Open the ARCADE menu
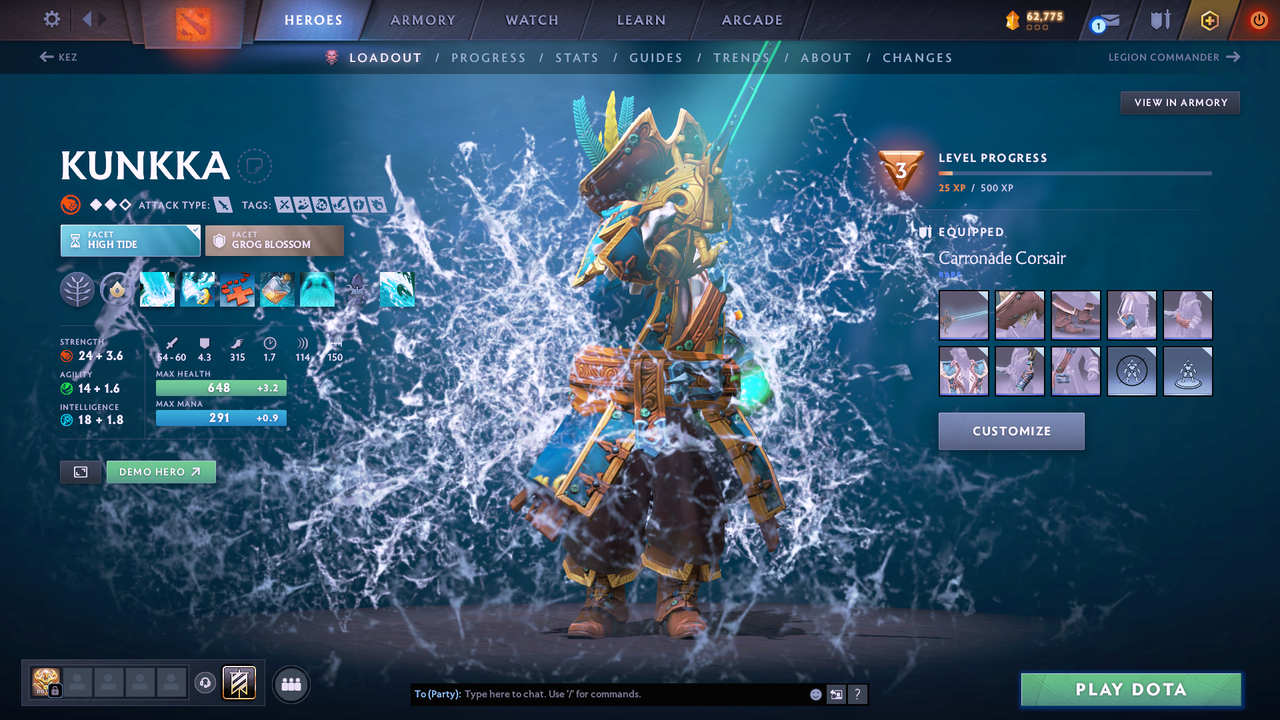Screen dimensions: 1280x720 [751, 19]
